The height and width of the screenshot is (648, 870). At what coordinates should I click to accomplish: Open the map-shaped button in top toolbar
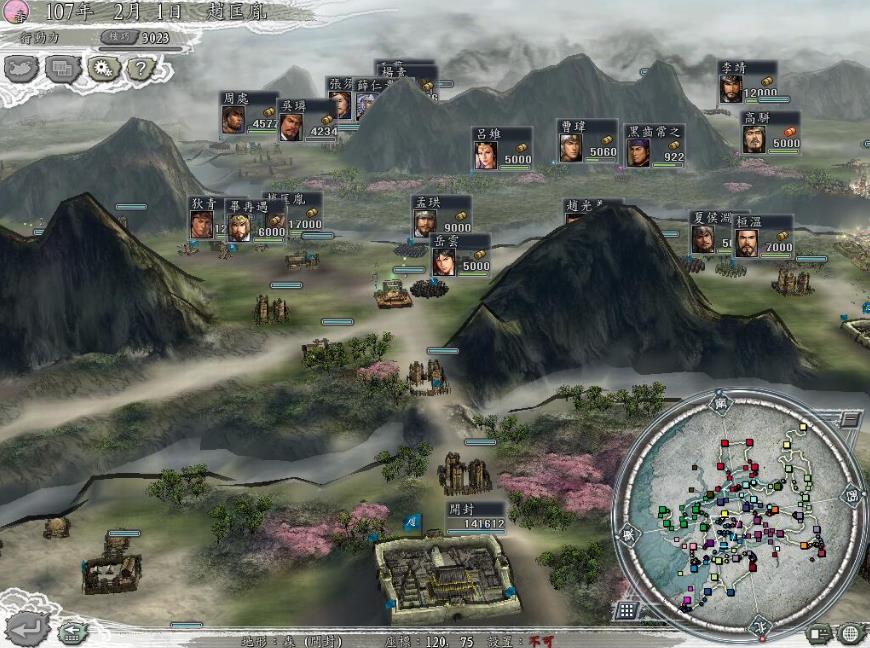(21, 68)
